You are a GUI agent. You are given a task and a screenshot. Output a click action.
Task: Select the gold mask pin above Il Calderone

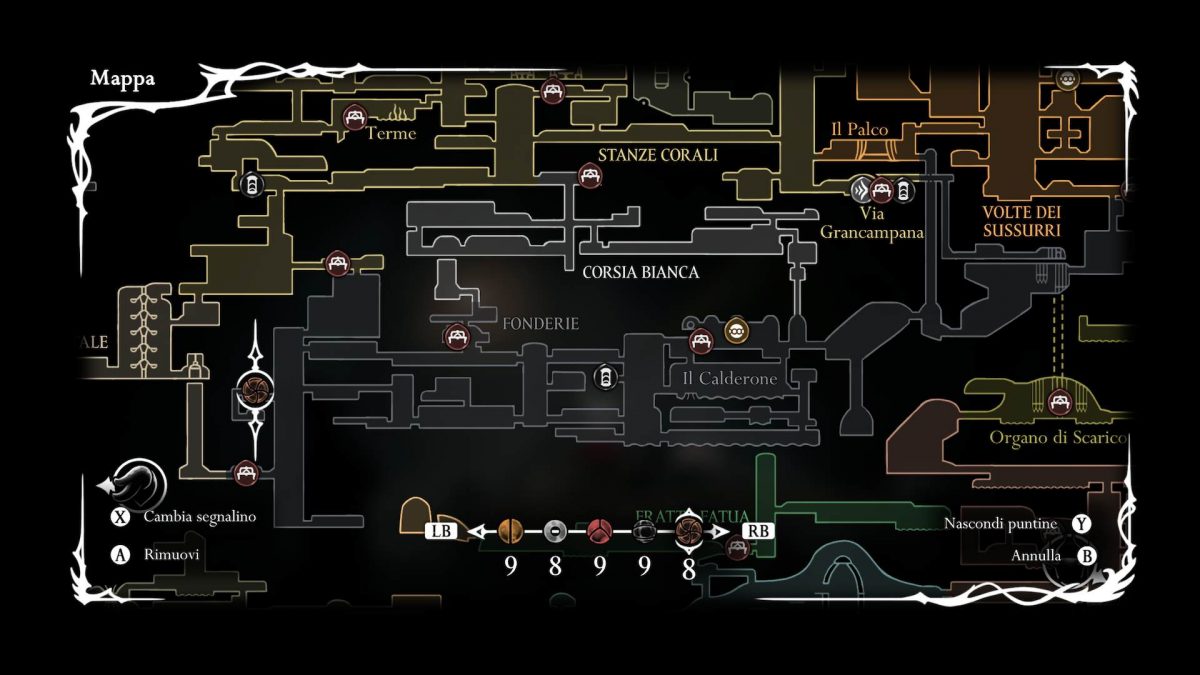click(x=736, y=329)
